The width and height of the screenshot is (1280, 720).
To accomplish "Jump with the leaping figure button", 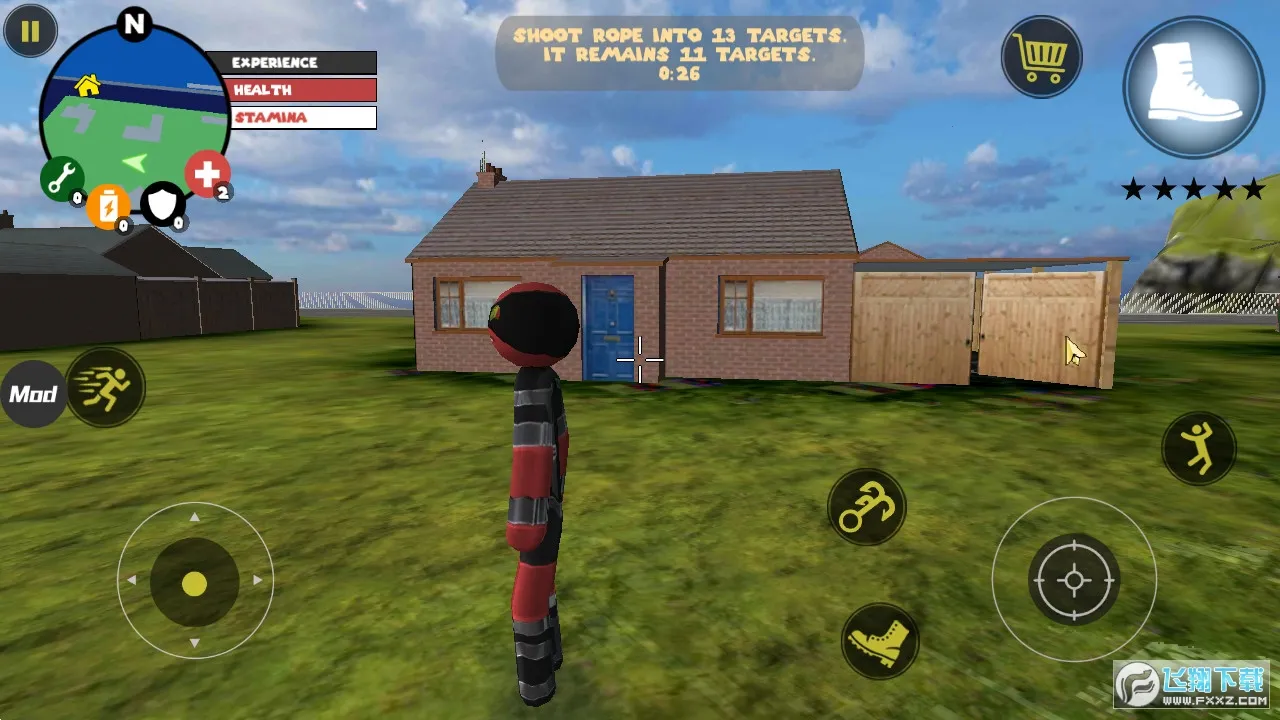I will pyautogui.click(x=1198, y=448).
